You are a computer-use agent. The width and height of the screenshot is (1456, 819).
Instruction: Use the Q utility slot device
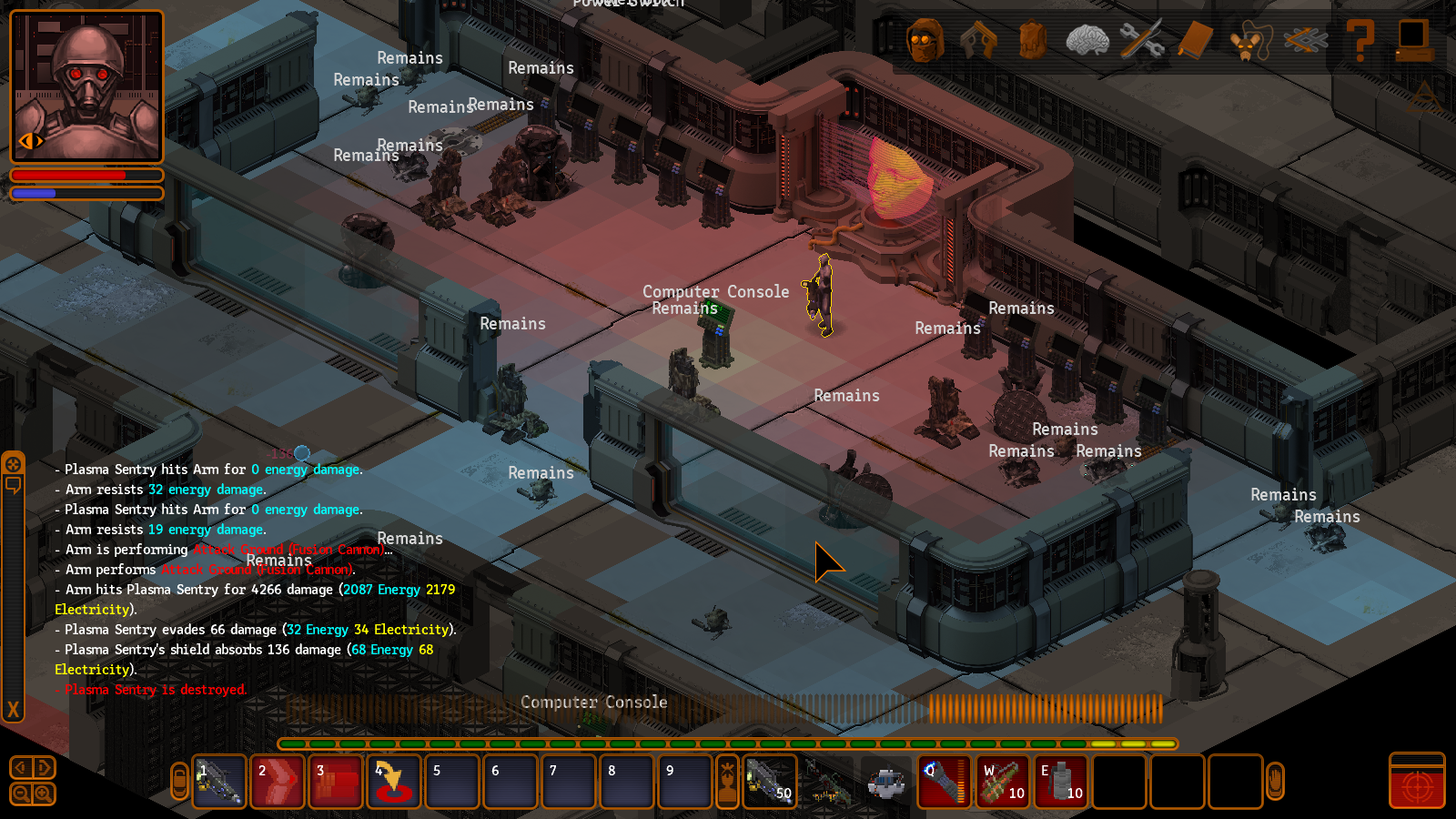[945, 782]
